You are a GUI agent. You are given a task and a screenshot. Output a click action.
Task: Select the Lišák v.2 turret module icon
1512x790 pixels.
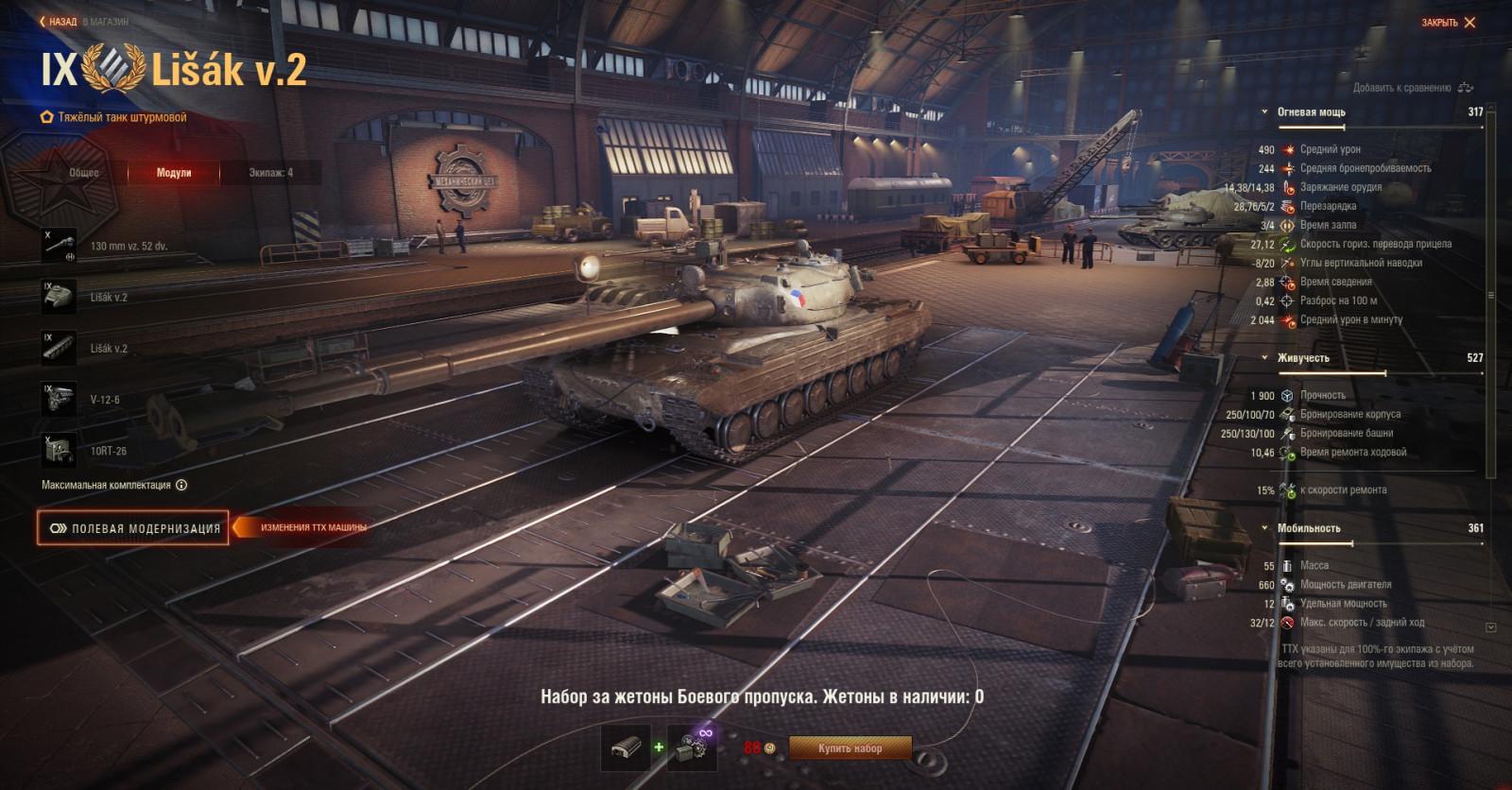point(60,297)
